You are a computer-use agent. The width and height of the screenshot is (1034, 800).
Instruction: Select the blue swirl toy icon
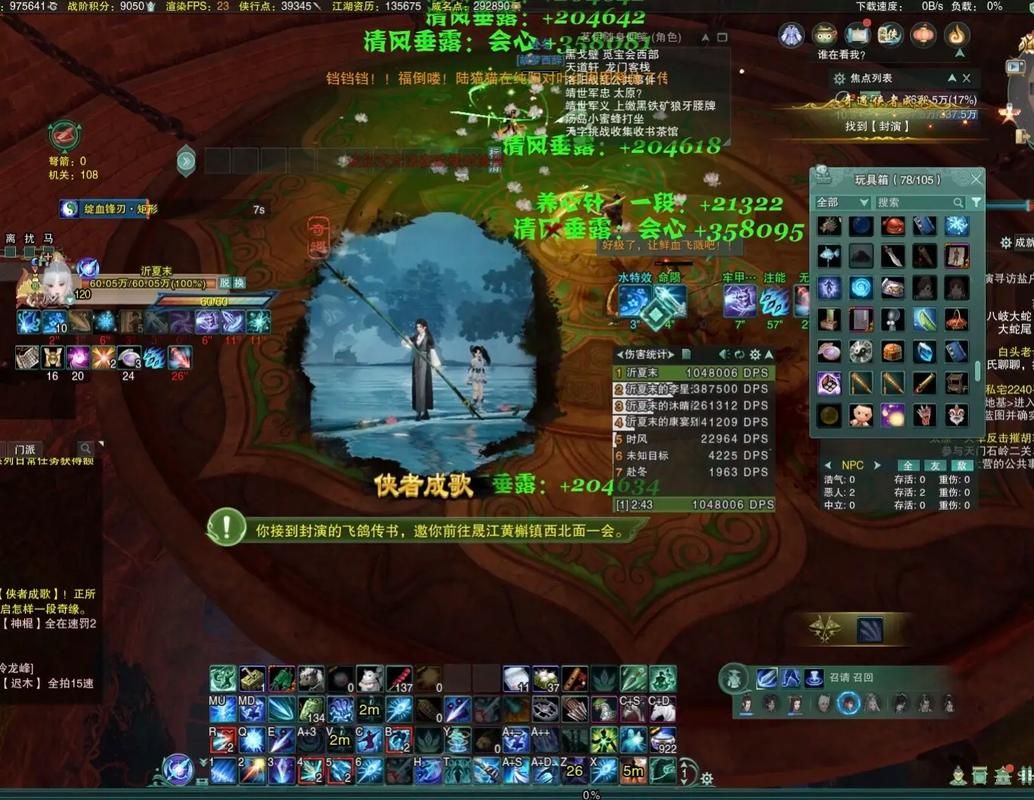click(861, 289)
